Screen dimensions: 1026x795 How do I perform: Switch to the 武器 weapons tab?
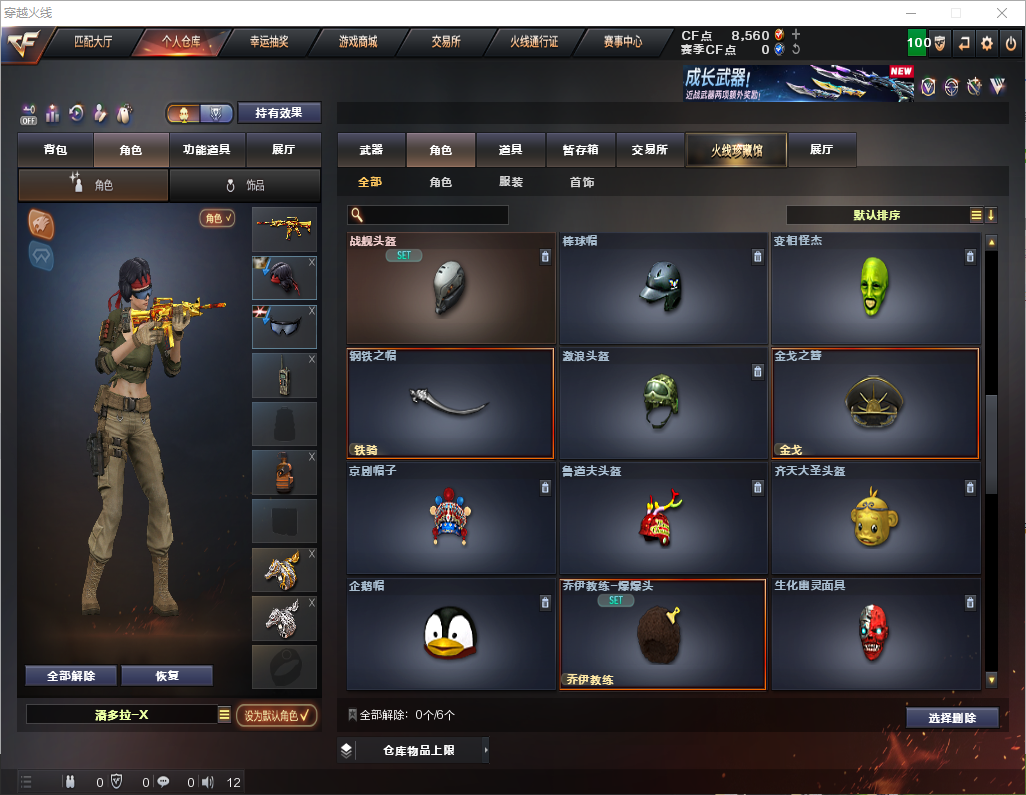[371, 150]
